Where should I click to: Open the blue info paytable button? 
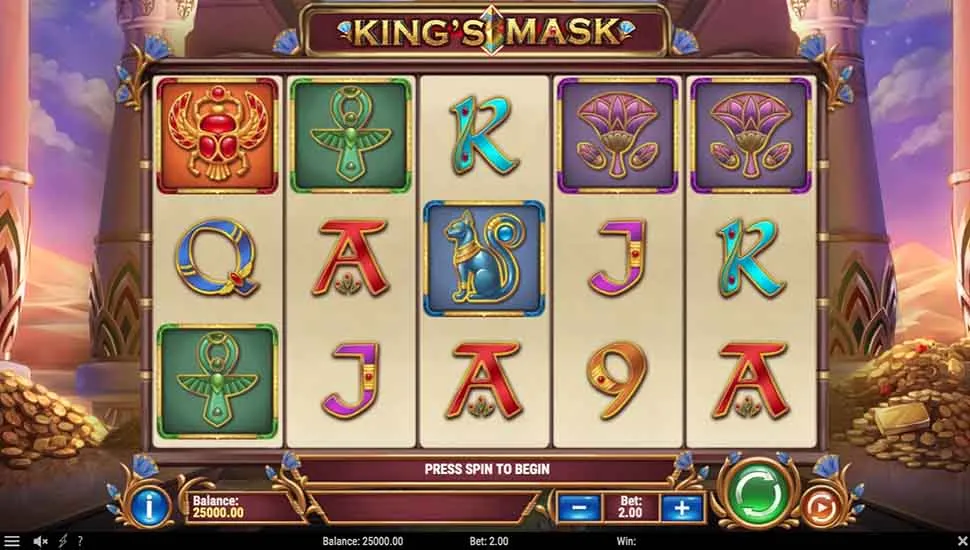(x=151, y=507)
